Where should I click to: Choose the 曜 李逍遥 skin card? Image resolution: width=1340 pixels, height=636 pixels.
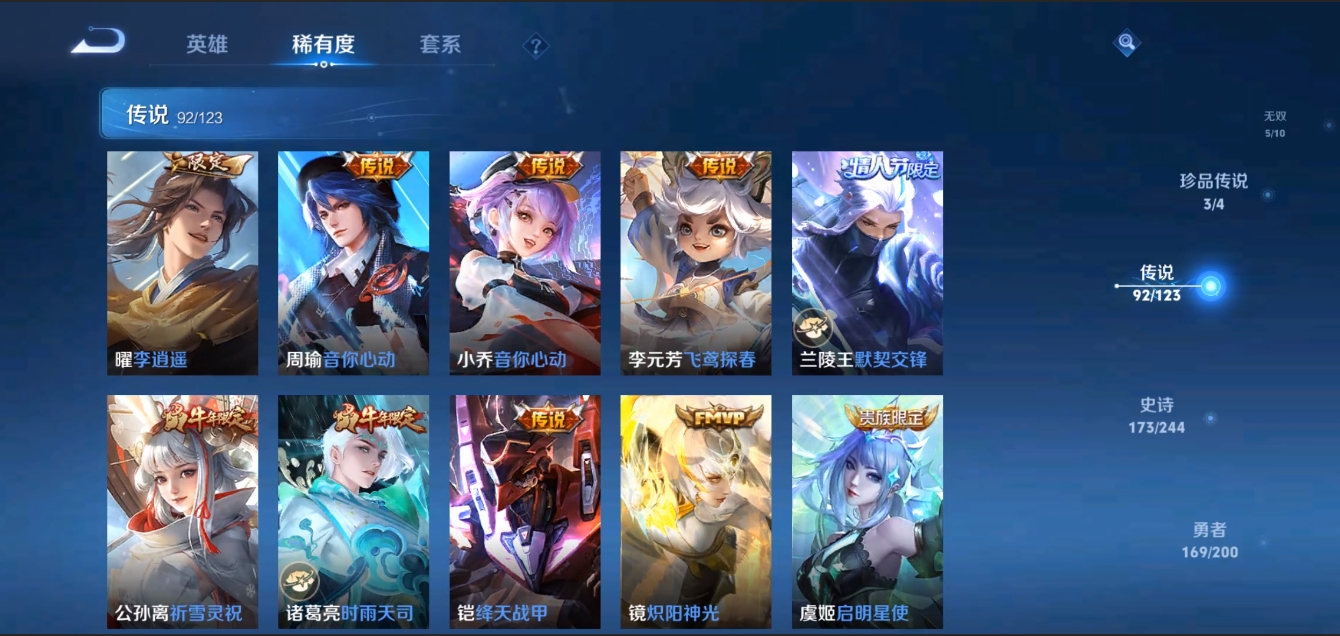(182, 263)
